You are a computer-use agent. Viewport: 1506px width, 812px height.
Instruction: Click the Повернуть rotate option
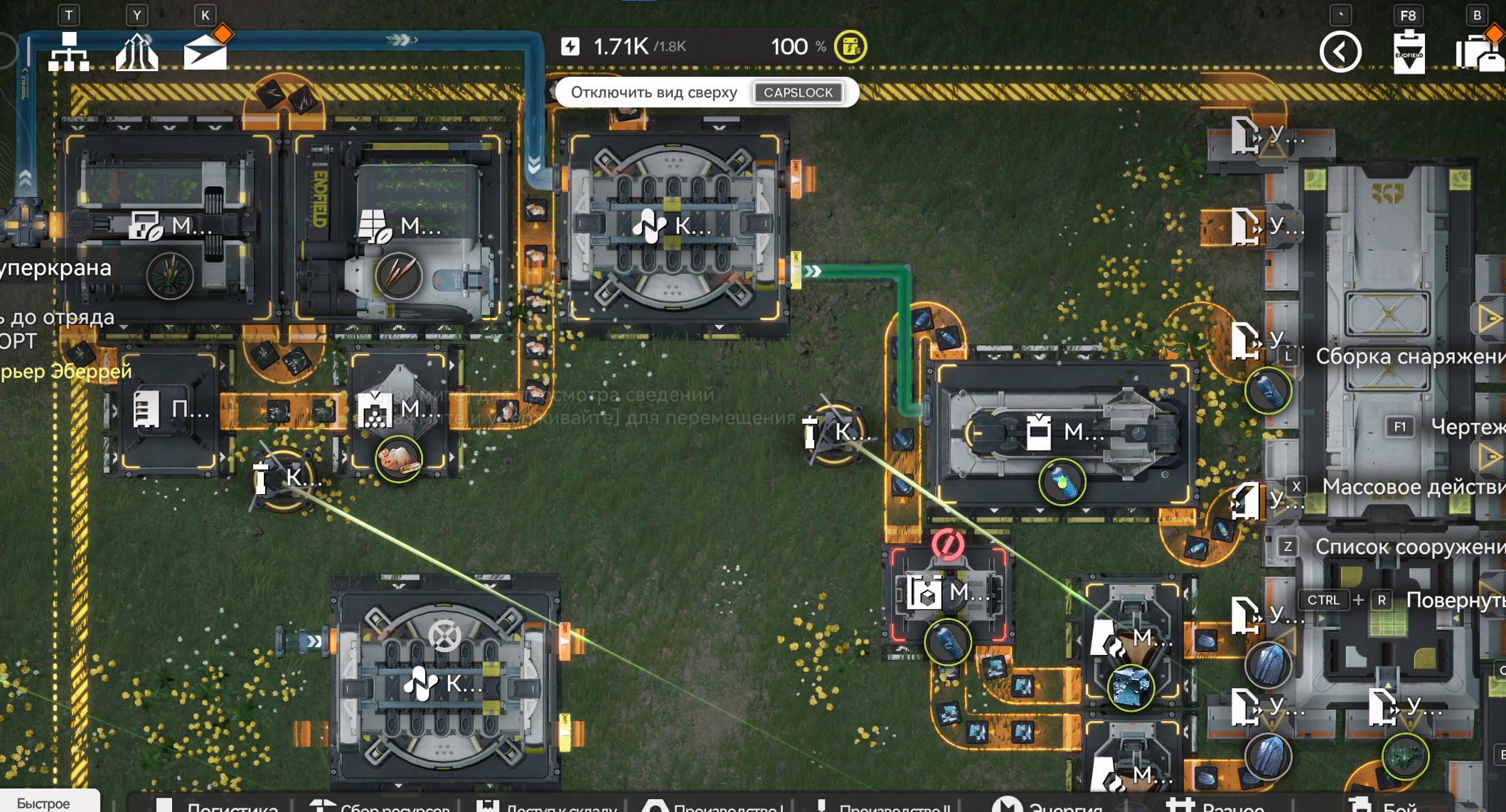[1454, 600]
